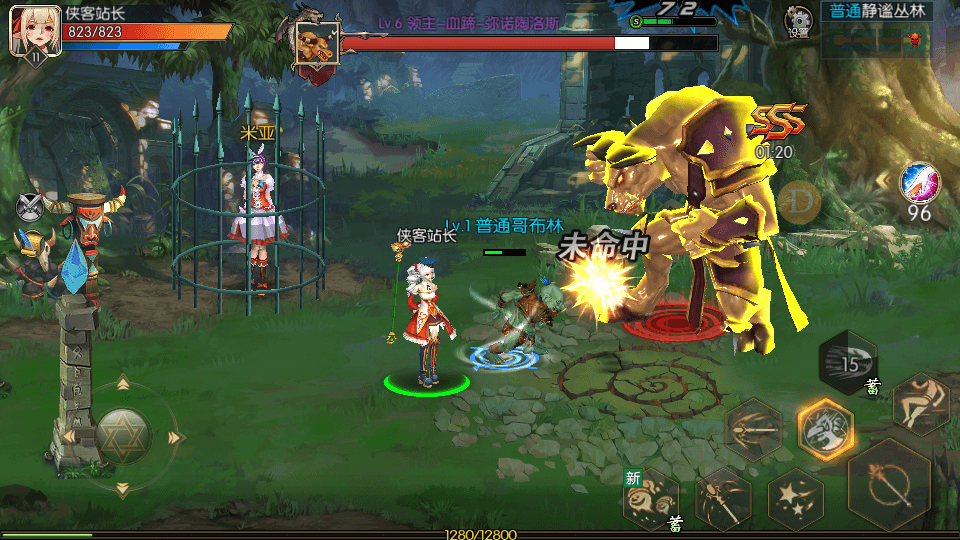Cast the spear thrust skill
The width and height of the screenshot is (960, 540).
(x=753, y=427)
